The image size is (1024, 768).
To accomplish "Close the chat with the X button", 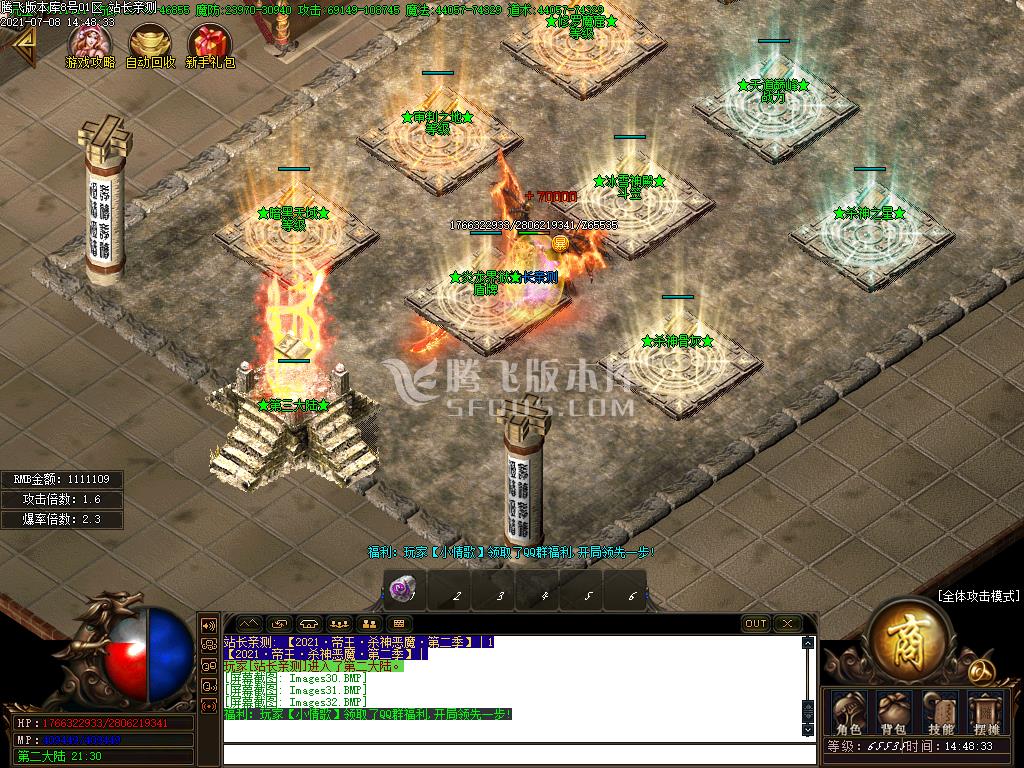I will coord(788,624).
